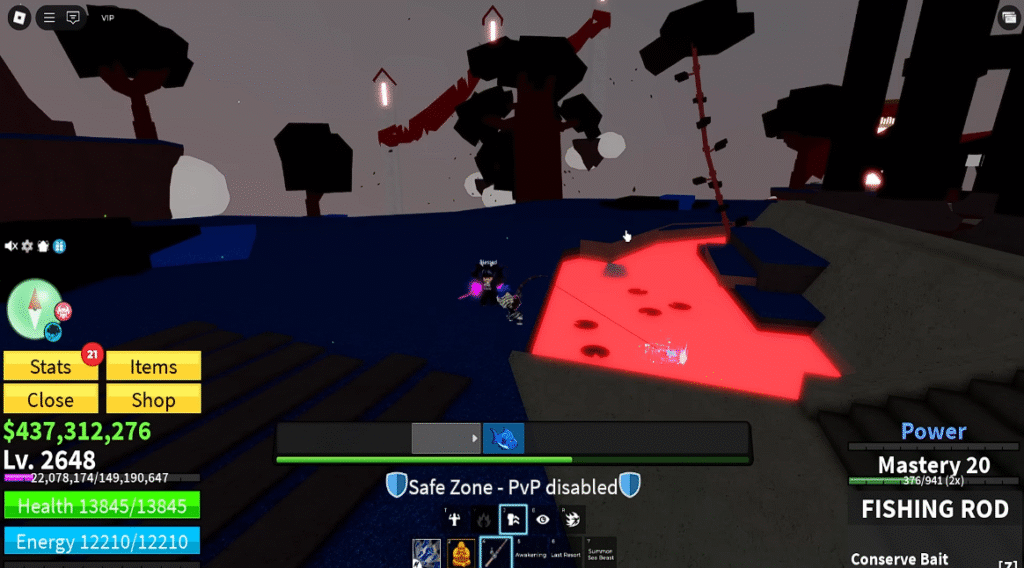Use the Last Resort hotbar slot

(x=566, y=553)
